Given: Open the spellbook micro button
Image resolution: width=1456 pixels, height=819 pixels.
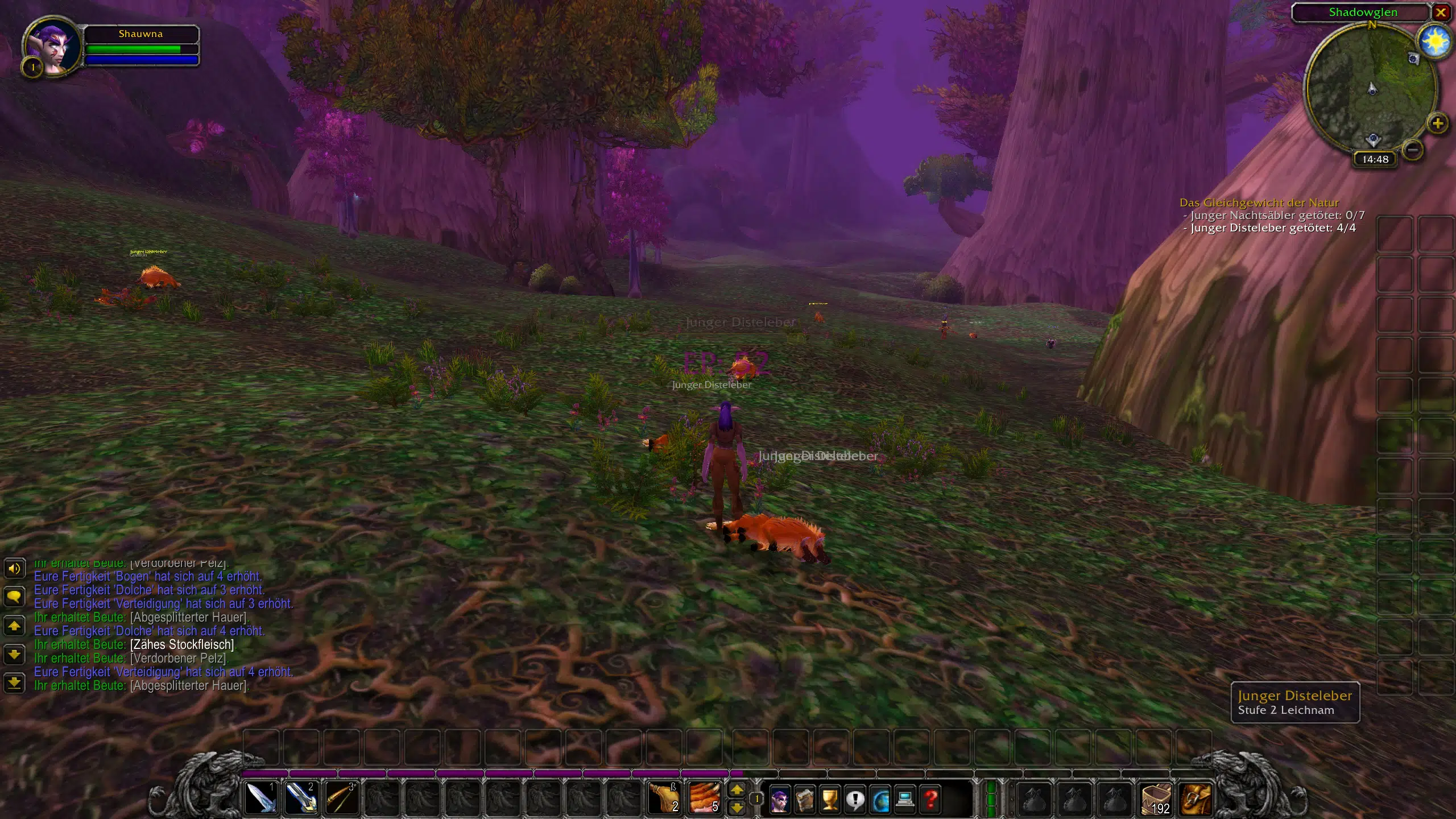Looking at the screenshot, I should [x=805, y=800].
